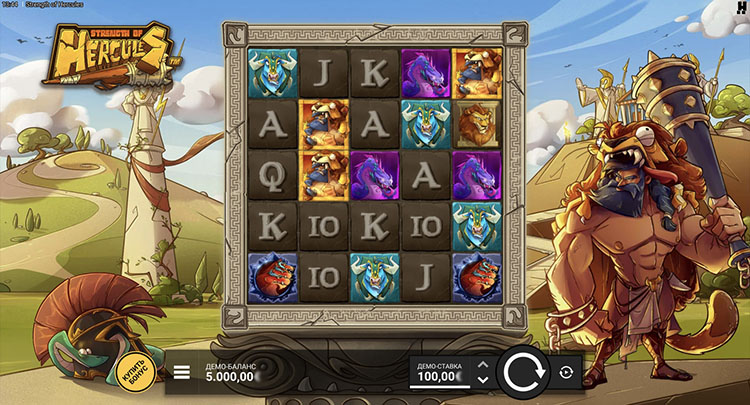Open the hamburger menu
This screenshot has width=750, height=405.
182,373
